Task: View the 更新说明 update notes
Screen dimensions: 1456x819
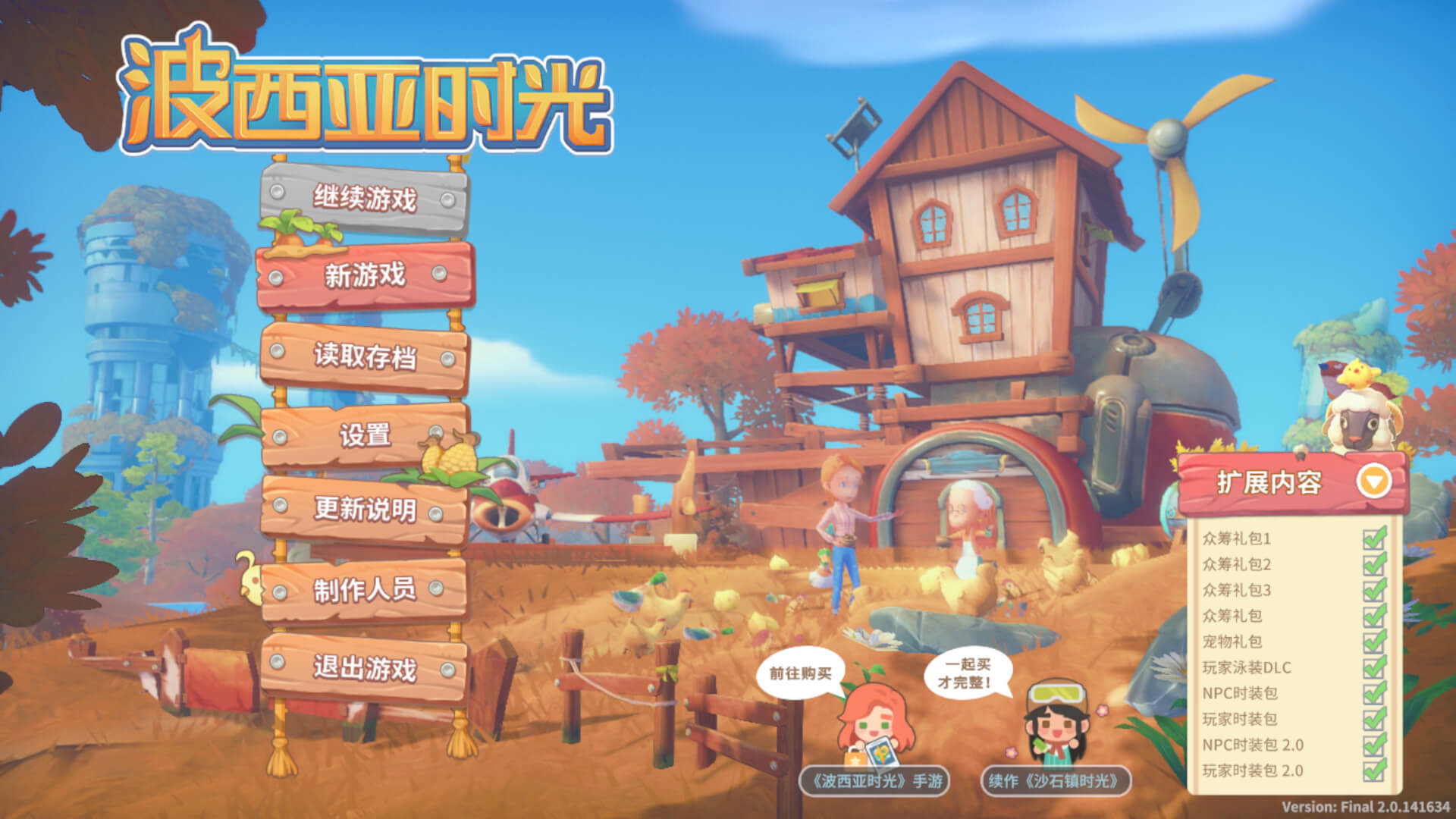Action: pos(364,509)
